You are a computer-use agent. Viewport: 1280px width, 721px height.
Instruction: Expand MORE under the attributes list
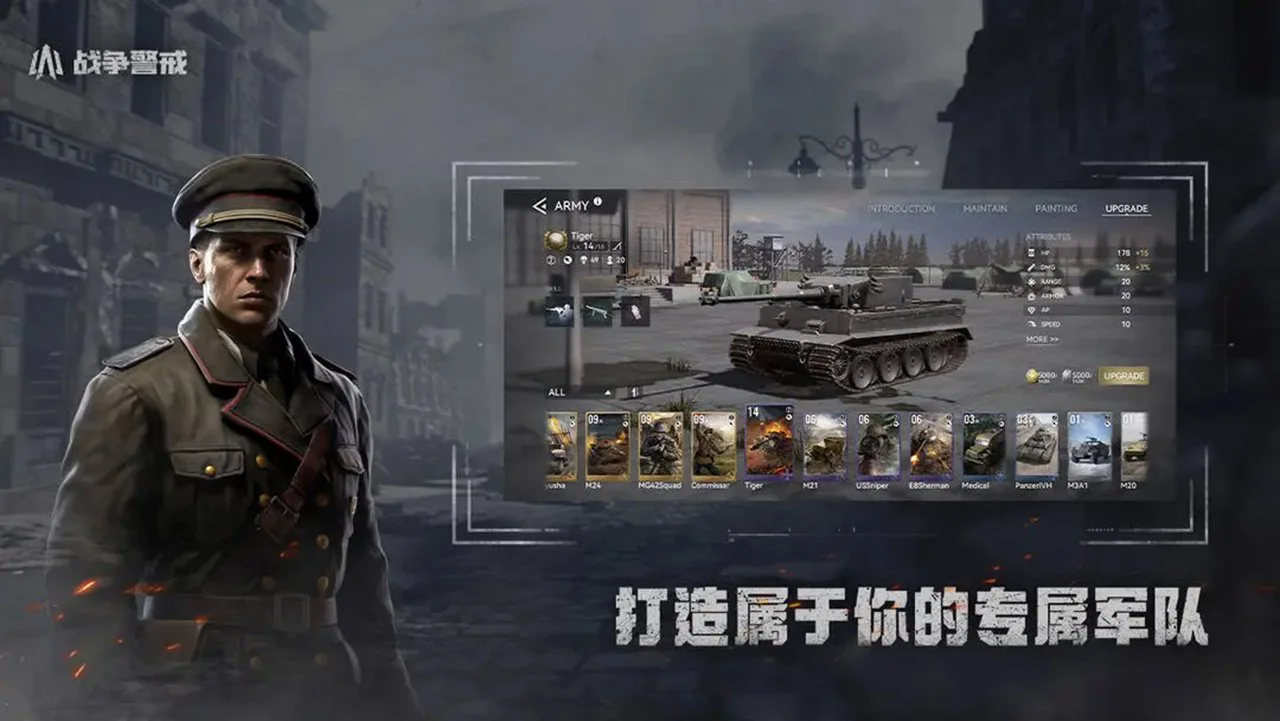(x=1042, y=338)
